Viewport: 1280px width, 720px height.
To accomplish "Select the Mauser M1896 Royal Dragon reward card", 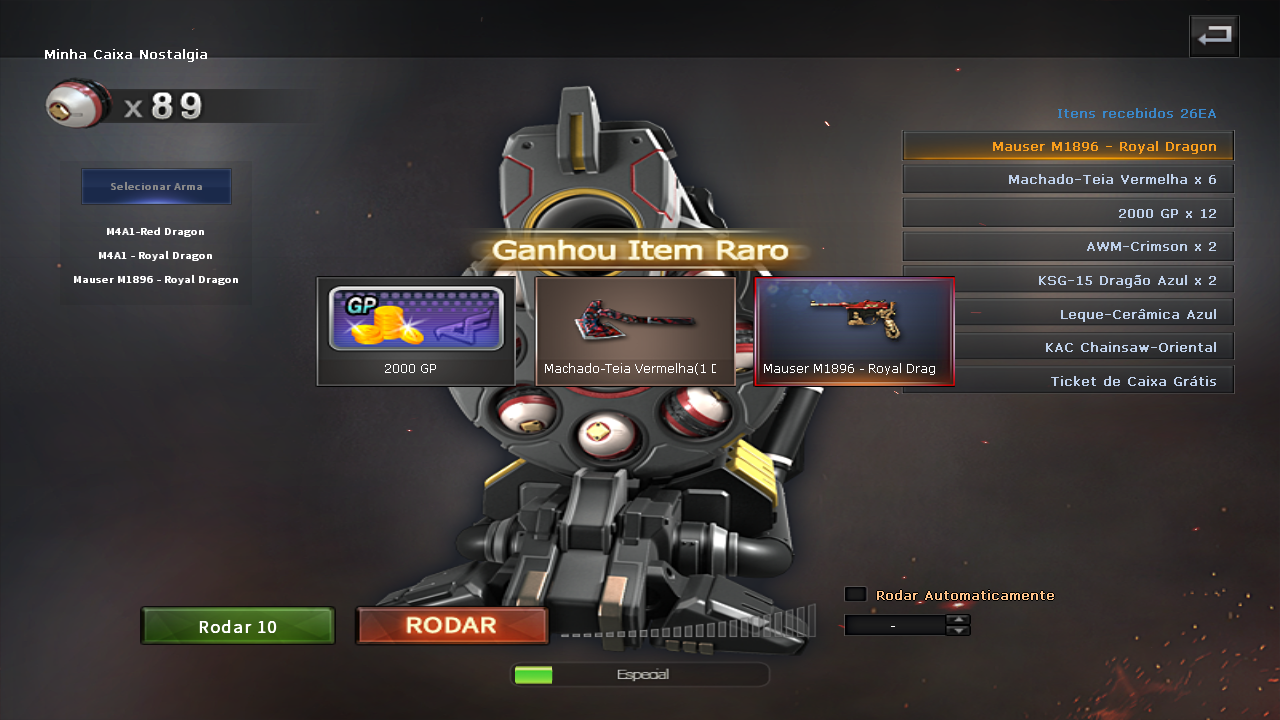I will (854, 331).
